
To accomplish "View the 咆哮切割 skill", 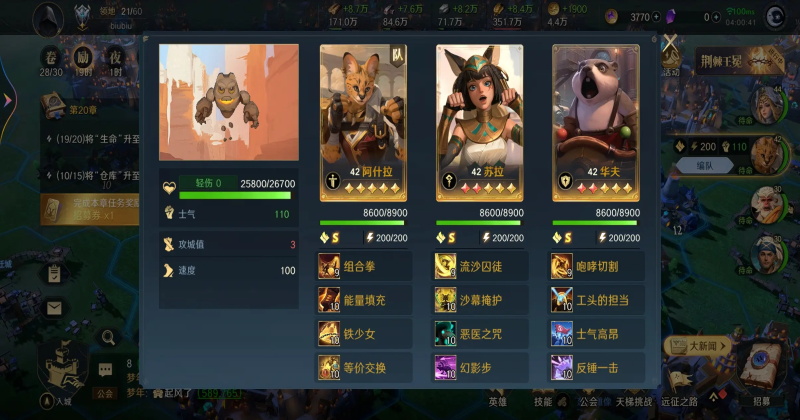I will (x=596, y=266).
